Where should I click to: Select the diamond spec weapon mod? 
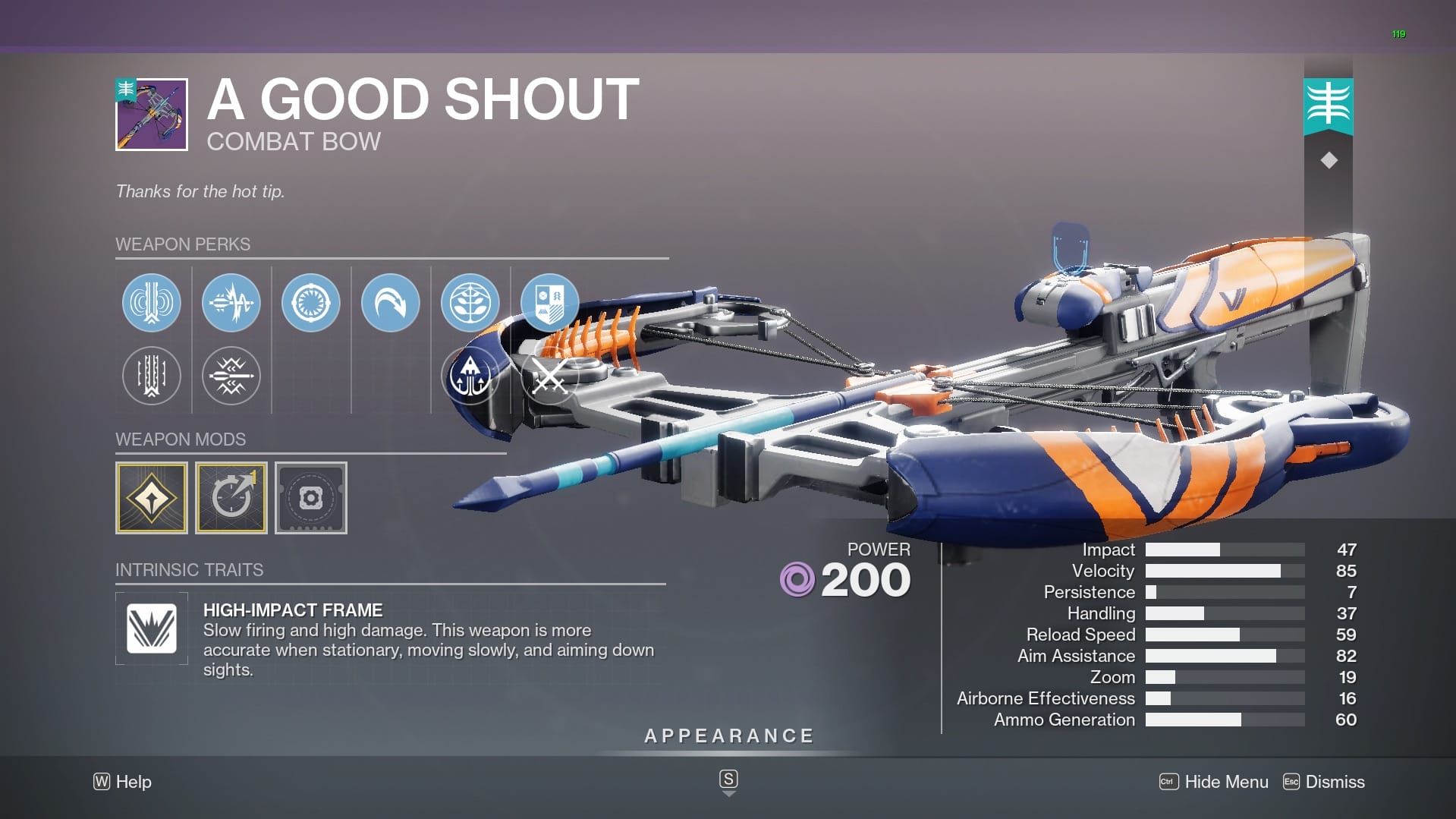tap(151, 498)
